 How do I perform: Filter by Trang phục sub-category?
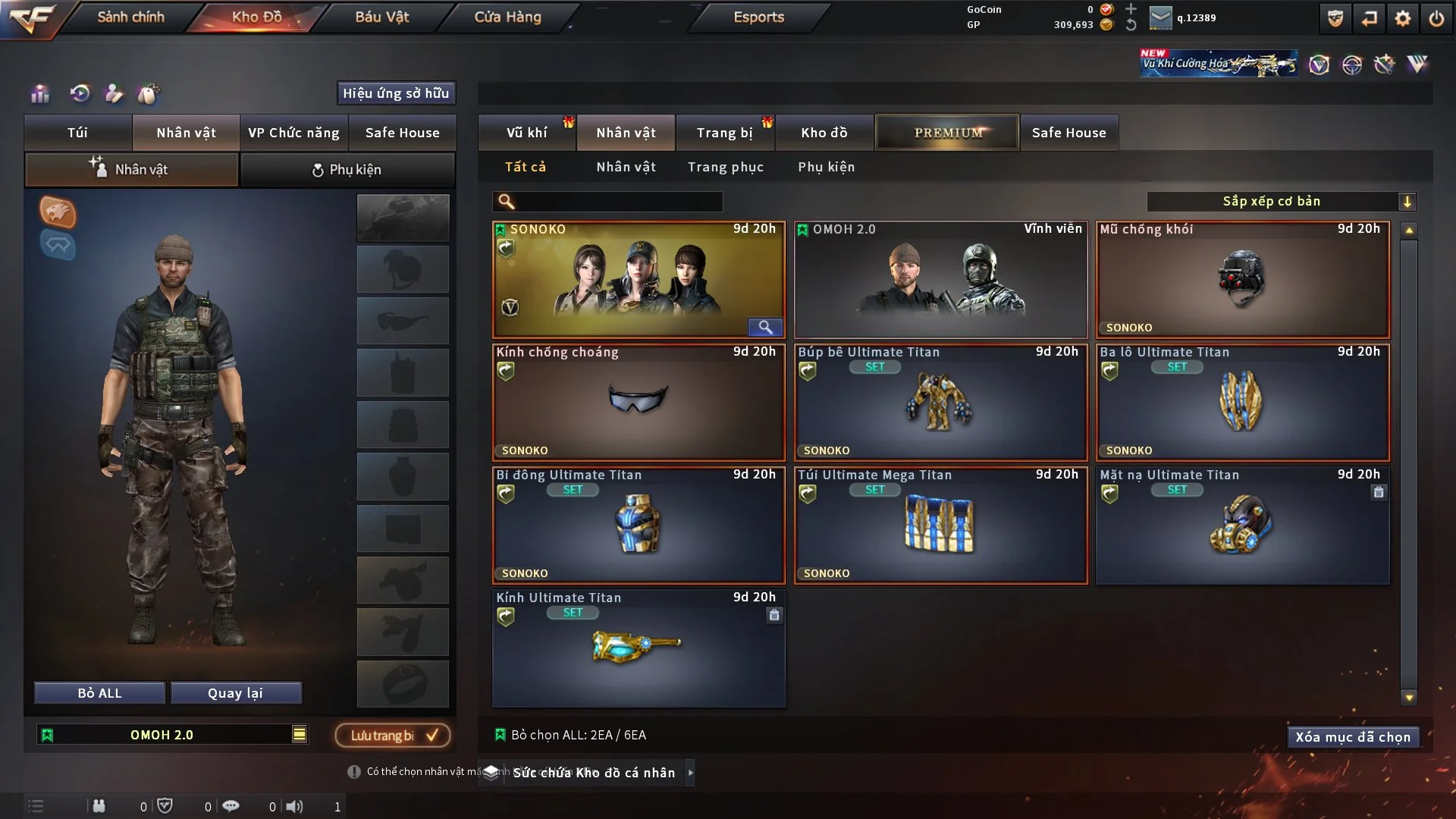[725, 167]
